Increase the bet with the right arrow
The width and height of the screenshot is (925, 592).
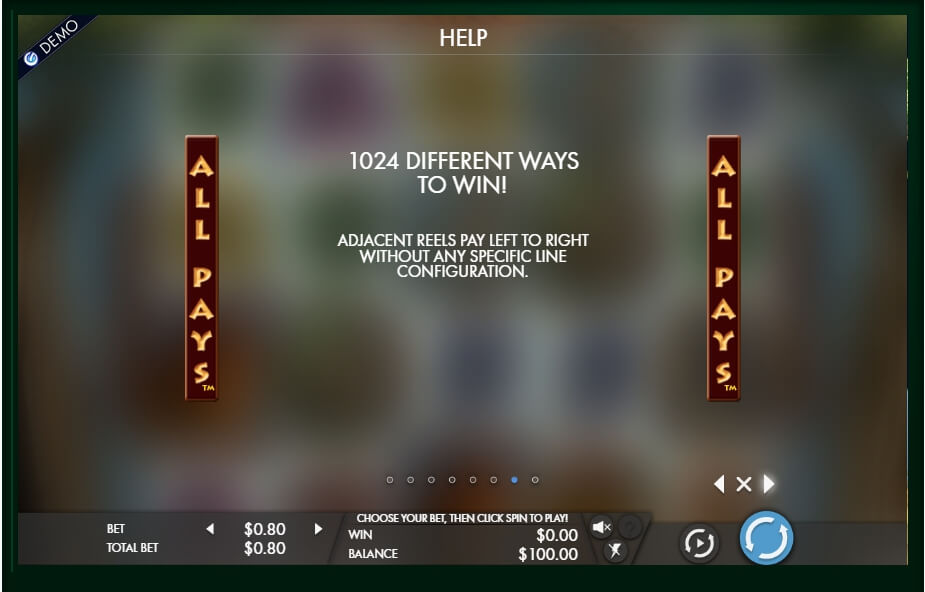318,529
